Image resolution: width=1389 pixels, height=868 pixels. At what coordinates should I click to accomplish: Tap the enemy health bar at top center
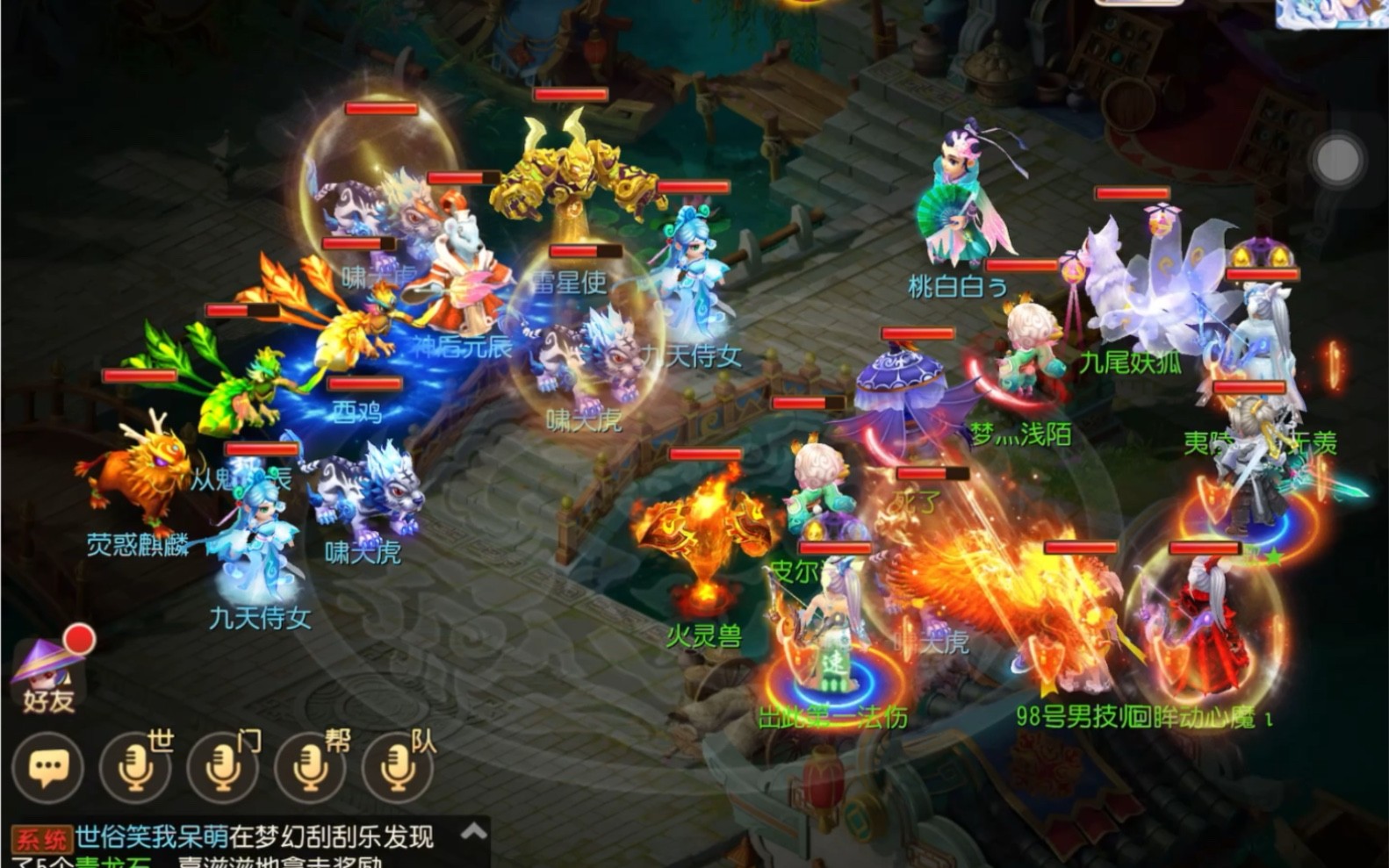point(569,94)
